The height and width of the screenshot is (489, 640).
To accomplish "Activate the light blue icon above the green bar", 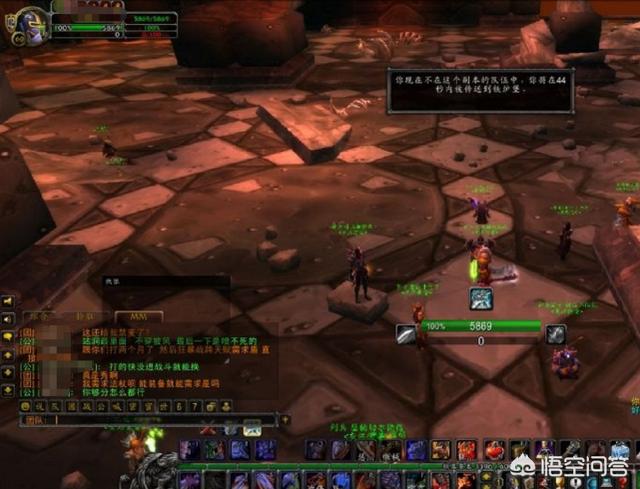I will (481, 298).
